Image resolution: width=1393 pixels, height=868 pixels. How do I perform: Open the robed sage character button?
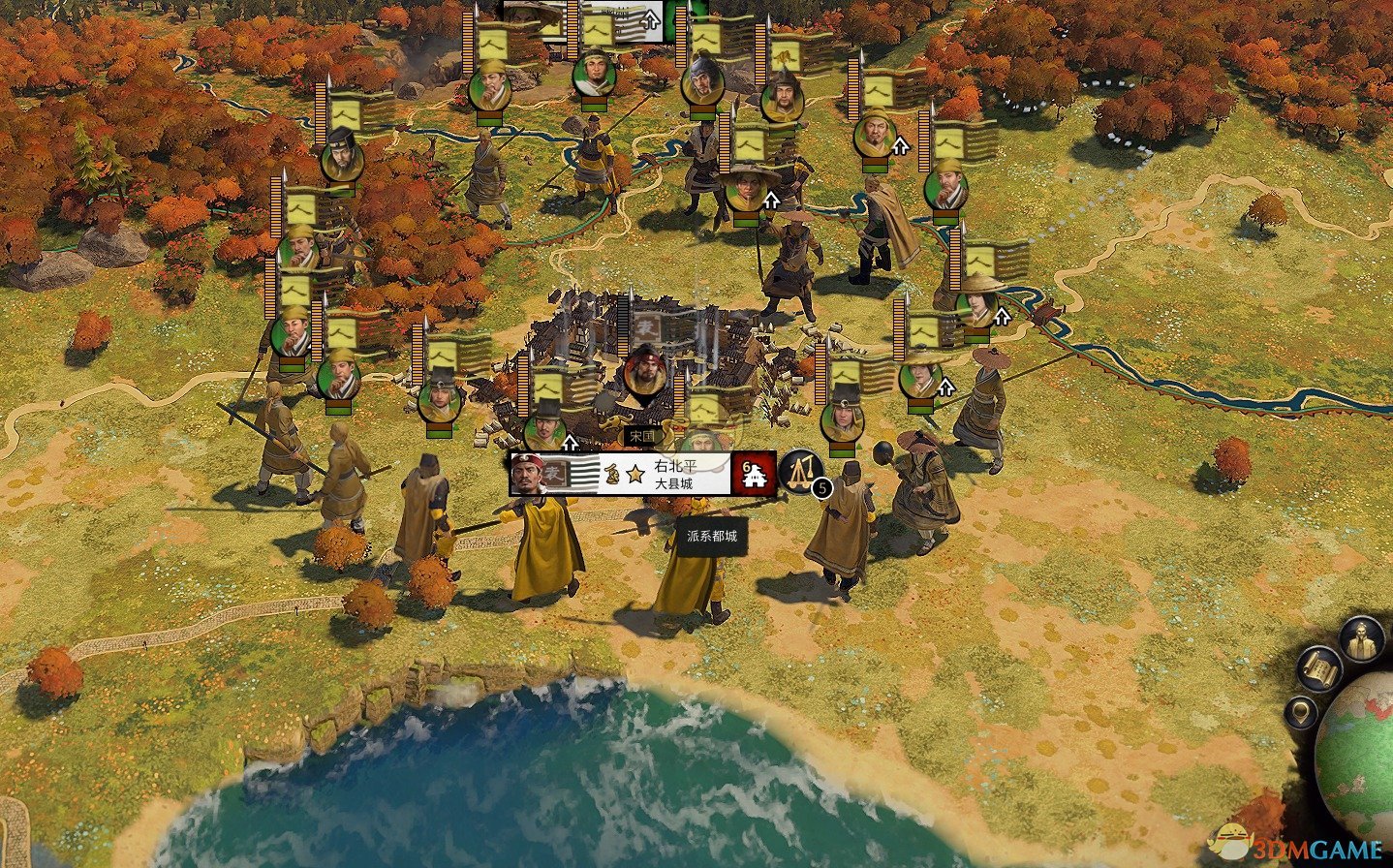1362,638
